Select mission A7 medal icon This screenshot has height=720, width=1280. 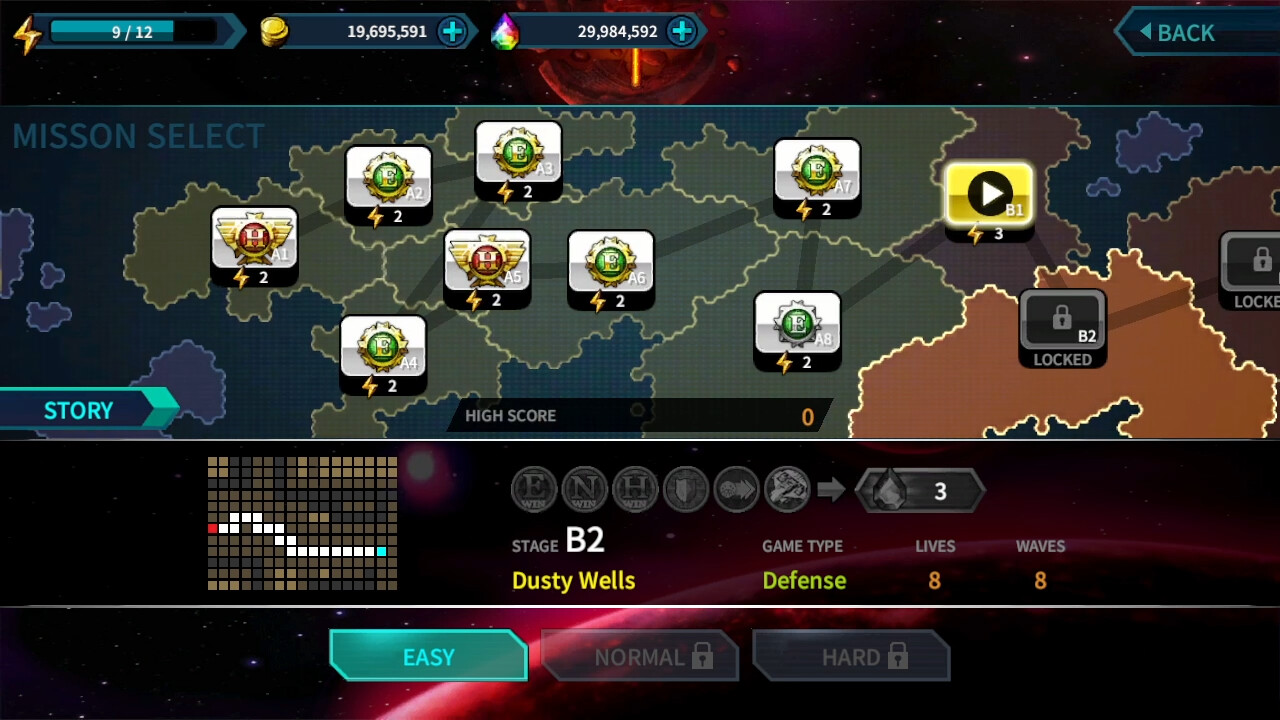(817, 178)
